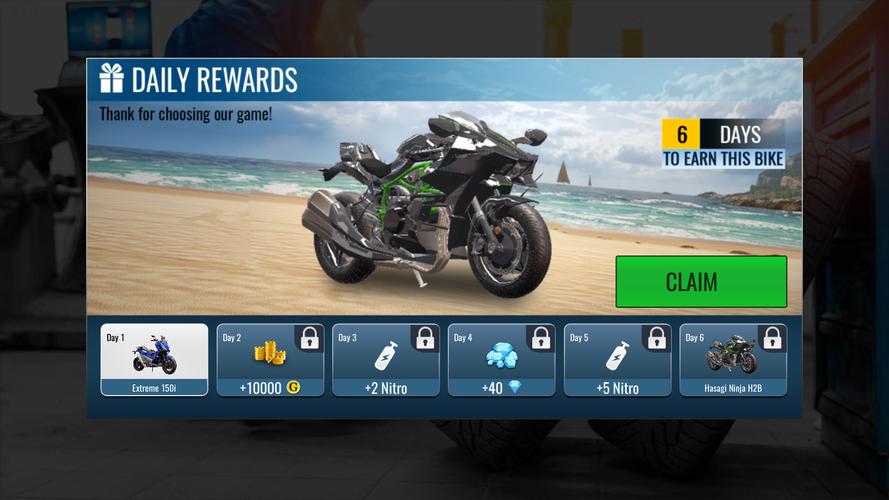Choose the Day 6 Hasagi Ninja H2B tile
This screenshot has width=889, height=500.
click(733, 360)
